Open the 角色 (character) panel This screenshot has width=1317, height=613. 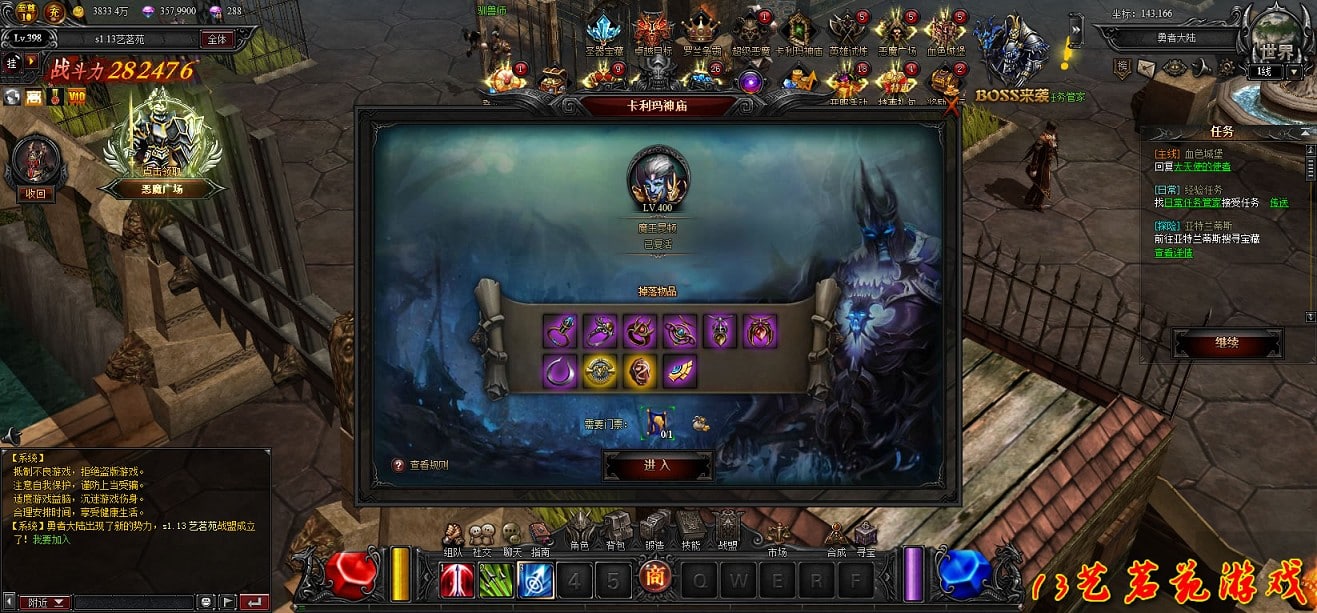pos(580,529)
